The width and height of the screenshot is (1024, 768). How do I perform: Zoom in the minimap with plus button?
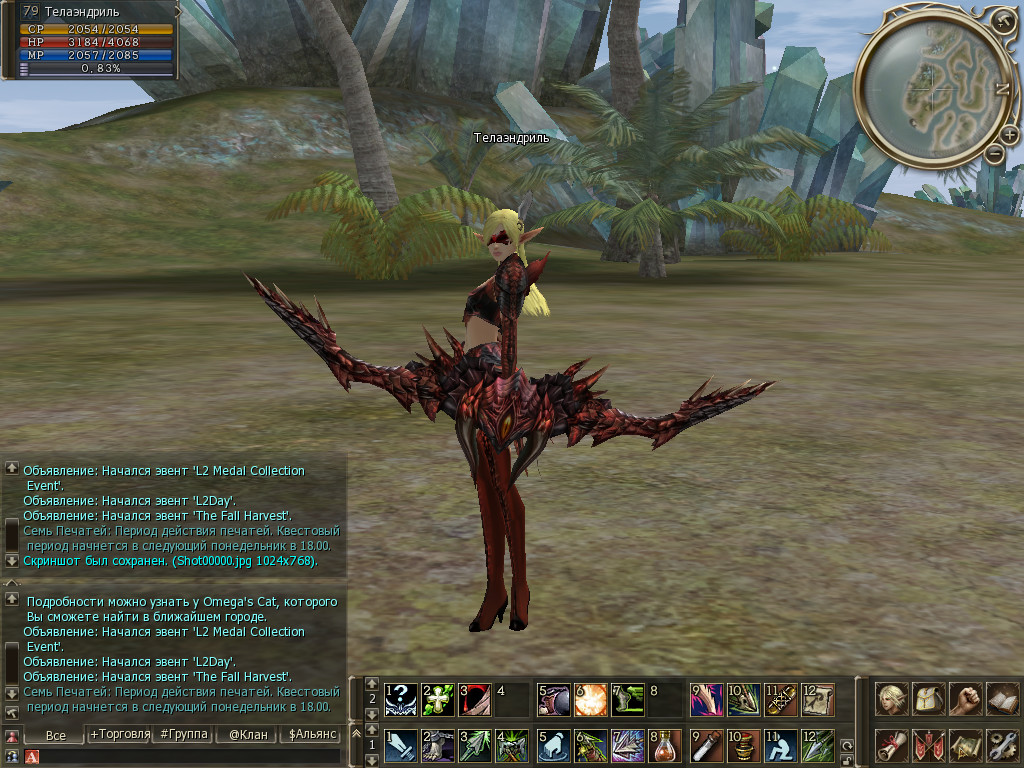(1009, 134)
